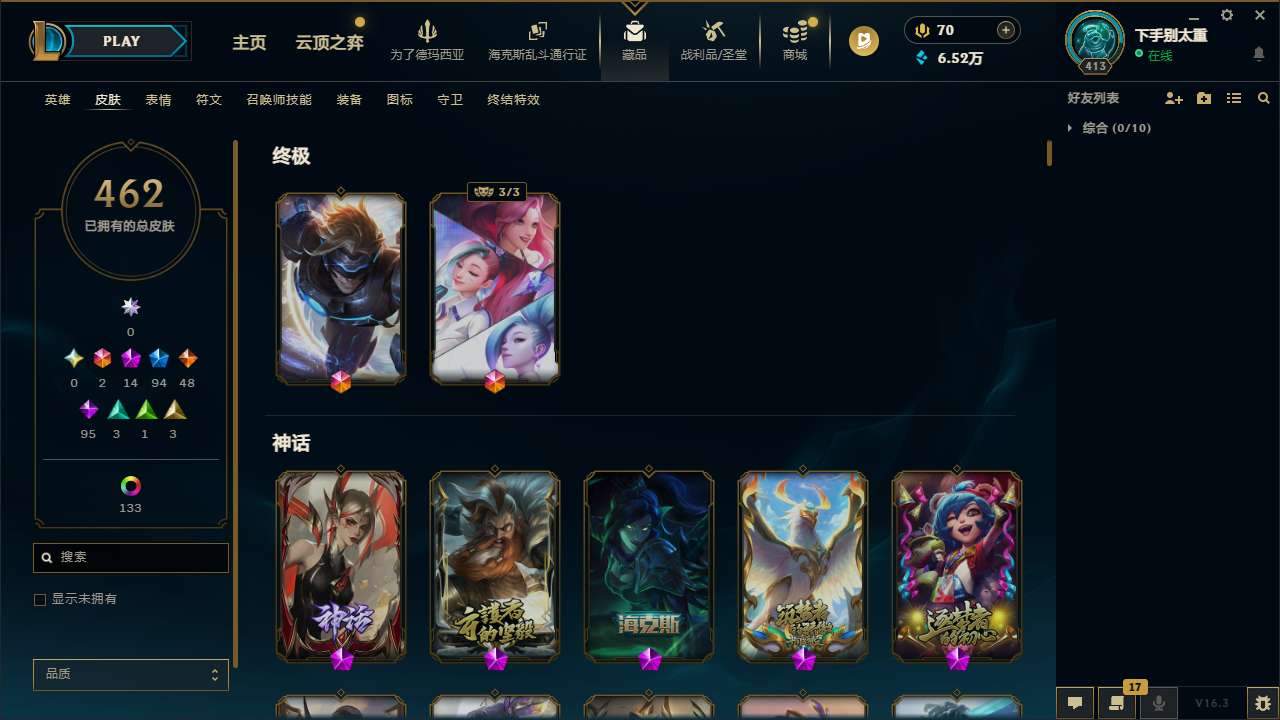Enable the 显示未拥有 checkbox
The image size is (1280, 720).
tap(40, 599)
